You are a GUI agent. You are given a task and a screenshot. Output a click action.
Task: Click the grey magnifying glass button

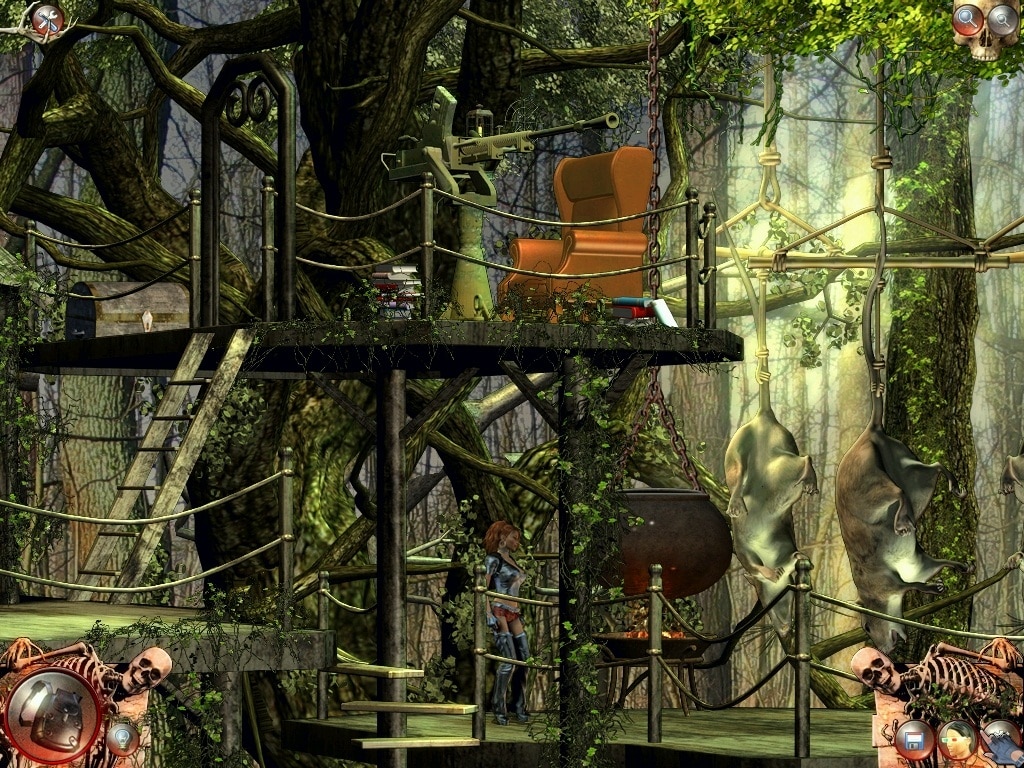(1002, 18)
